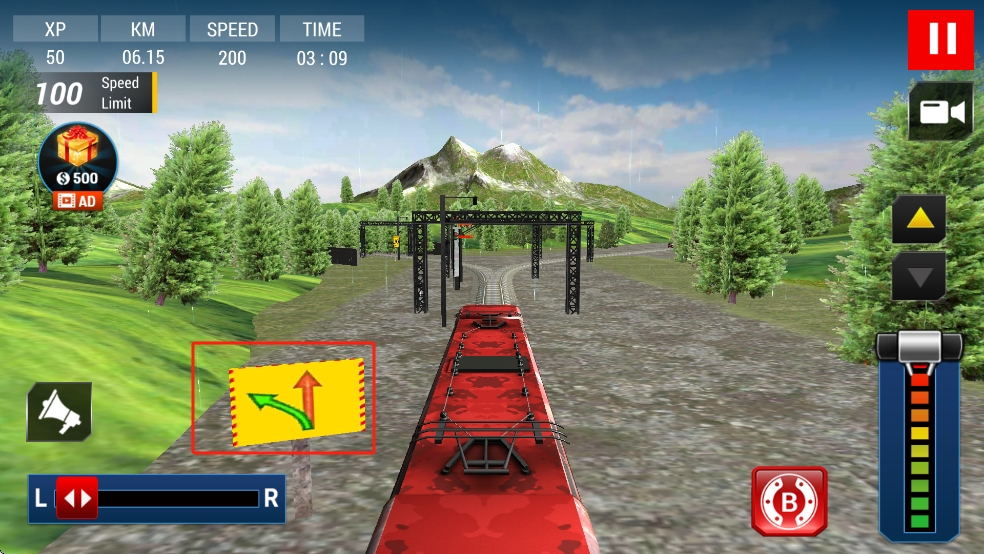Tap the grey down arrow button
This screenshot has width=984, height=554.
coord(919,275)
